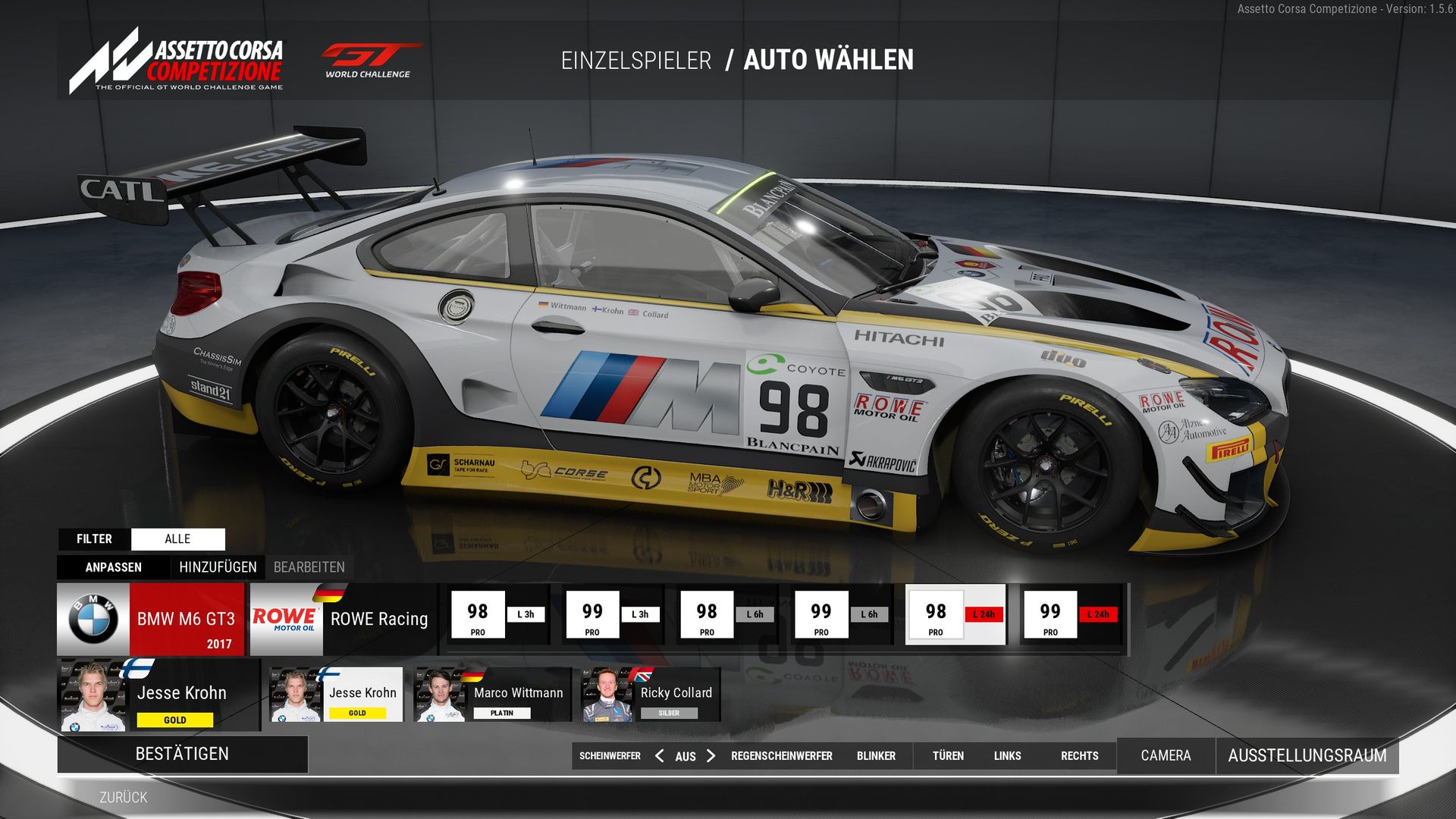Open the Bearbeiten tab

(x=309, y=567)
